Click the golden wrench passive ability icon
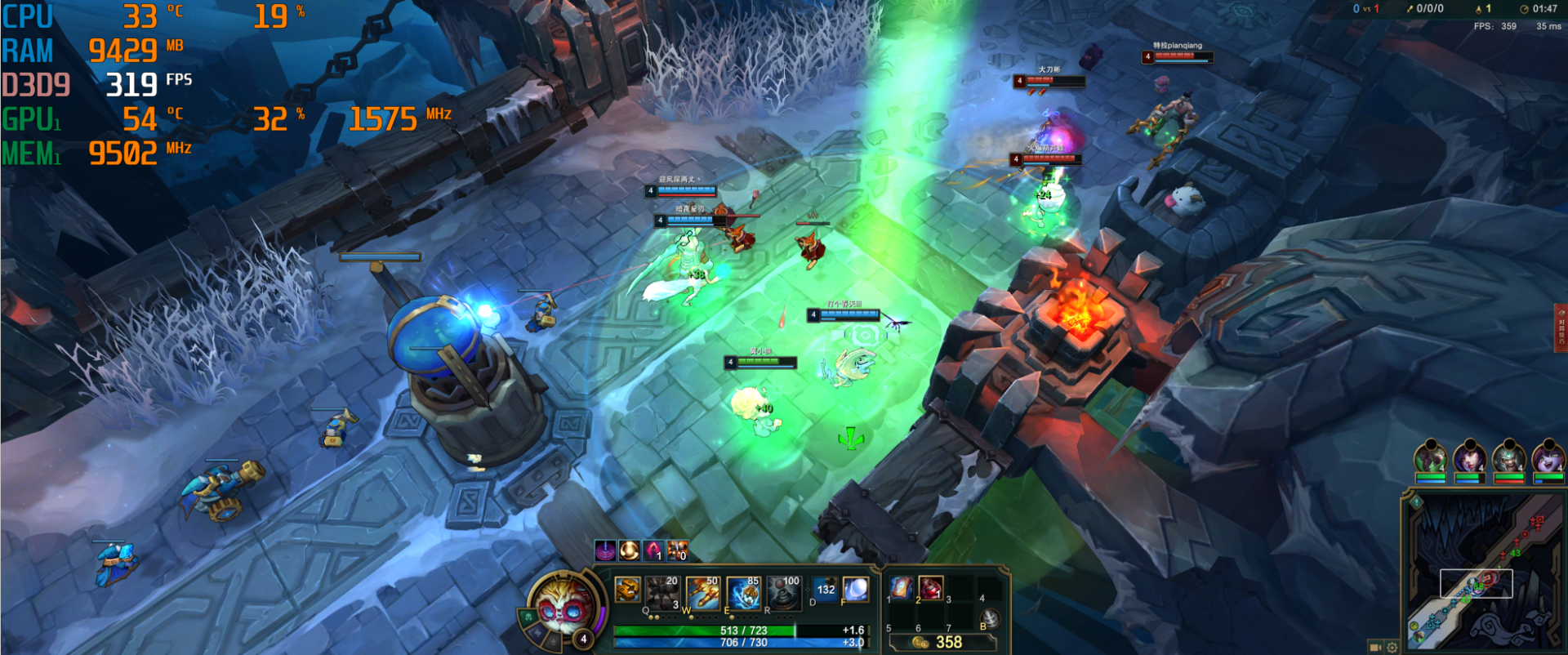Image resolution: width=1568 pixels, height=655 pixels. [x=627, y=590]
